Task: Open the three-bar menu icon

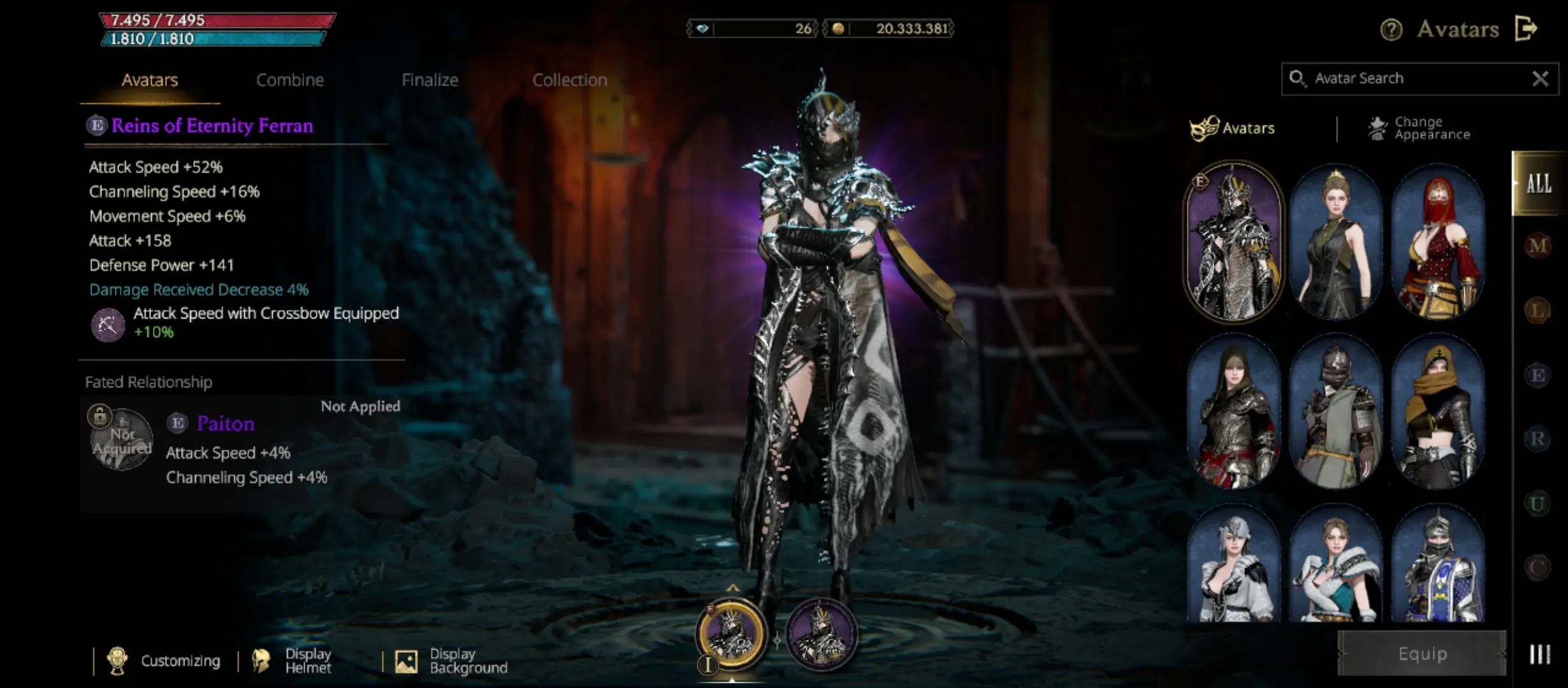Action: click(1539, 654)
